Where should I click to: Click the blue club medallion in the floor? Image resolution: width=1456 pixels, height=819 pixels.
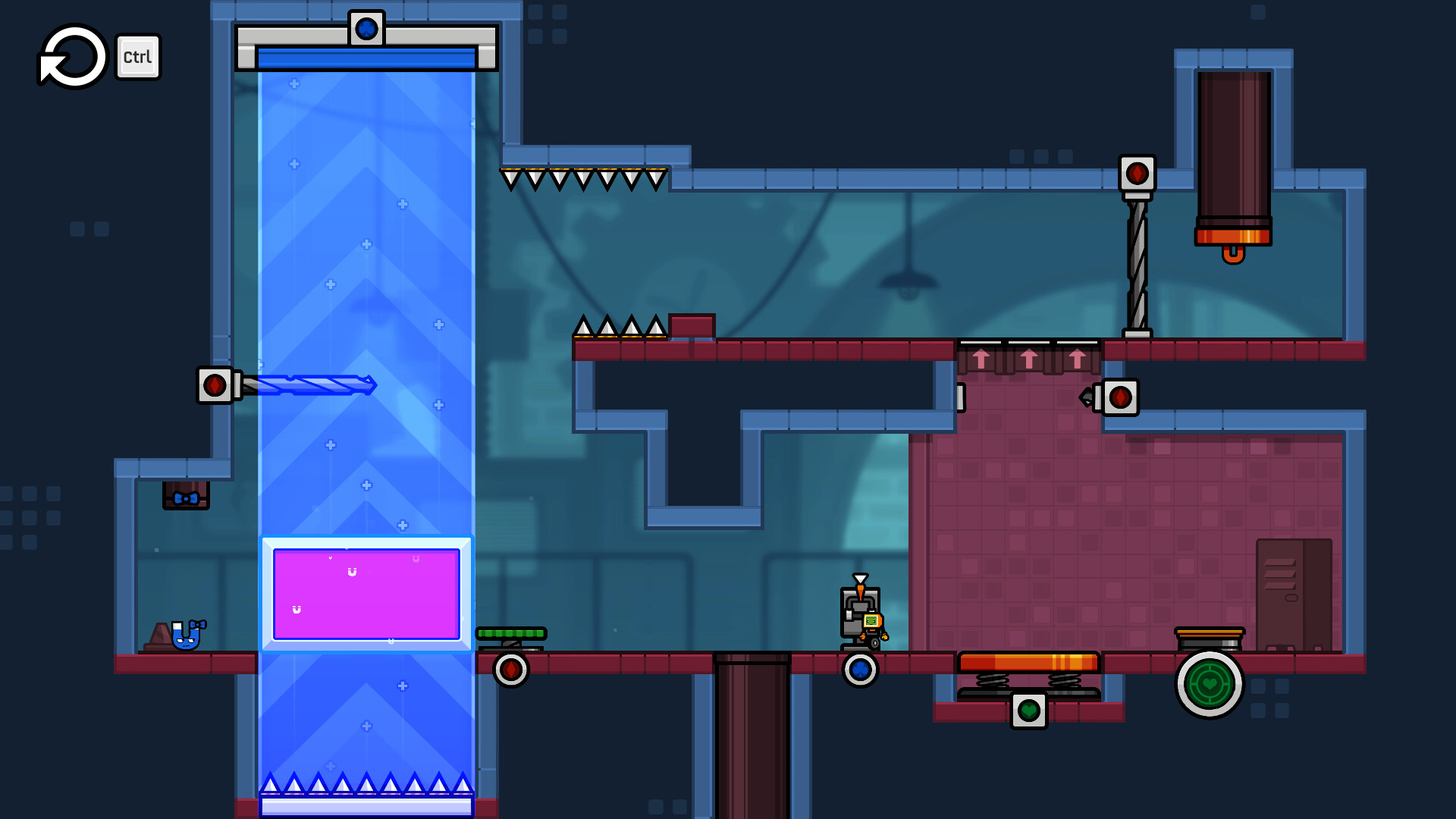click(859, 670)
